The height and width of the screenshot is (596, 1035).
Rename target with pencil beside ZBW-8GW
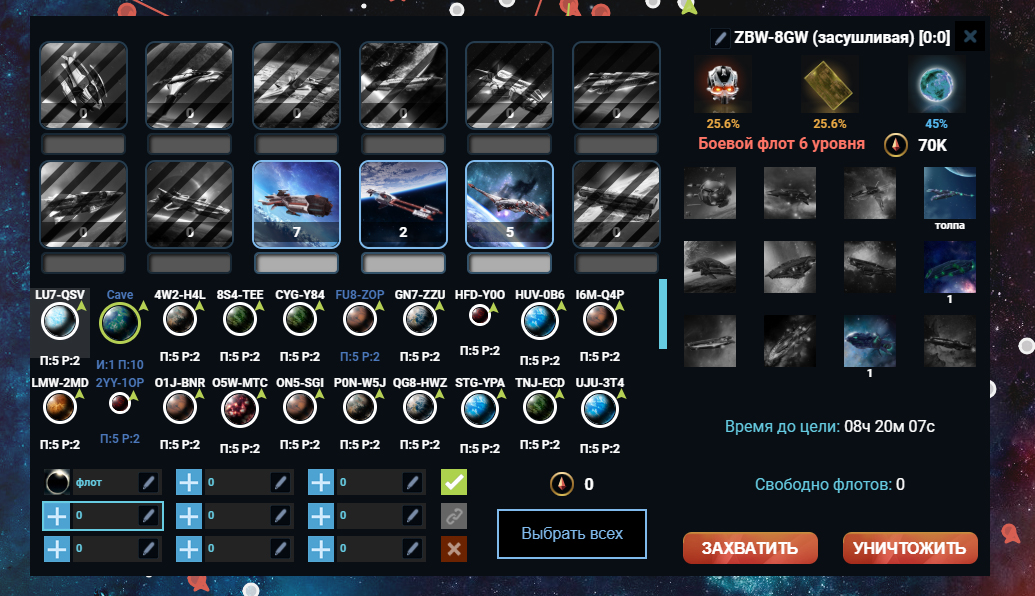(x=720, y=38)
